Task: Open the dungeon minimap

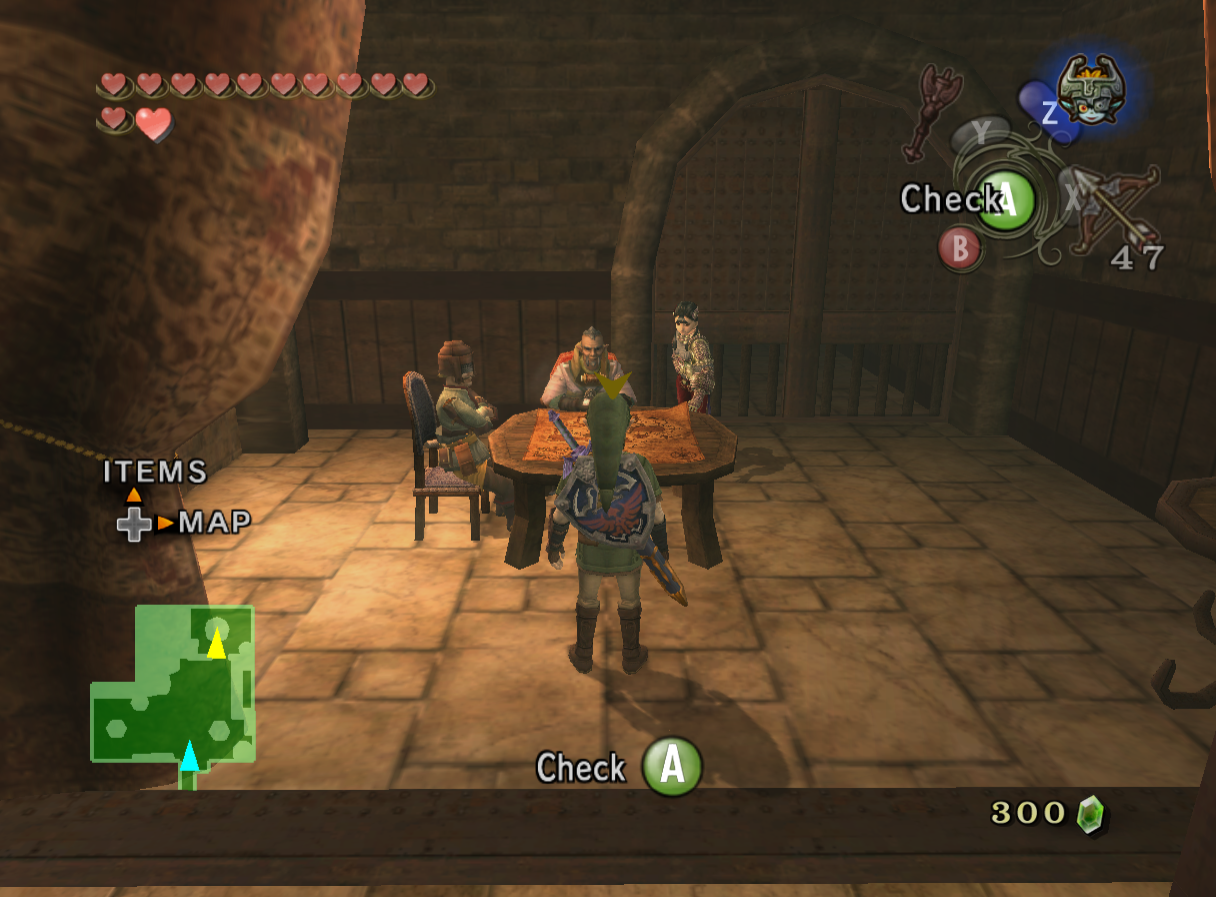Action: 173,690
